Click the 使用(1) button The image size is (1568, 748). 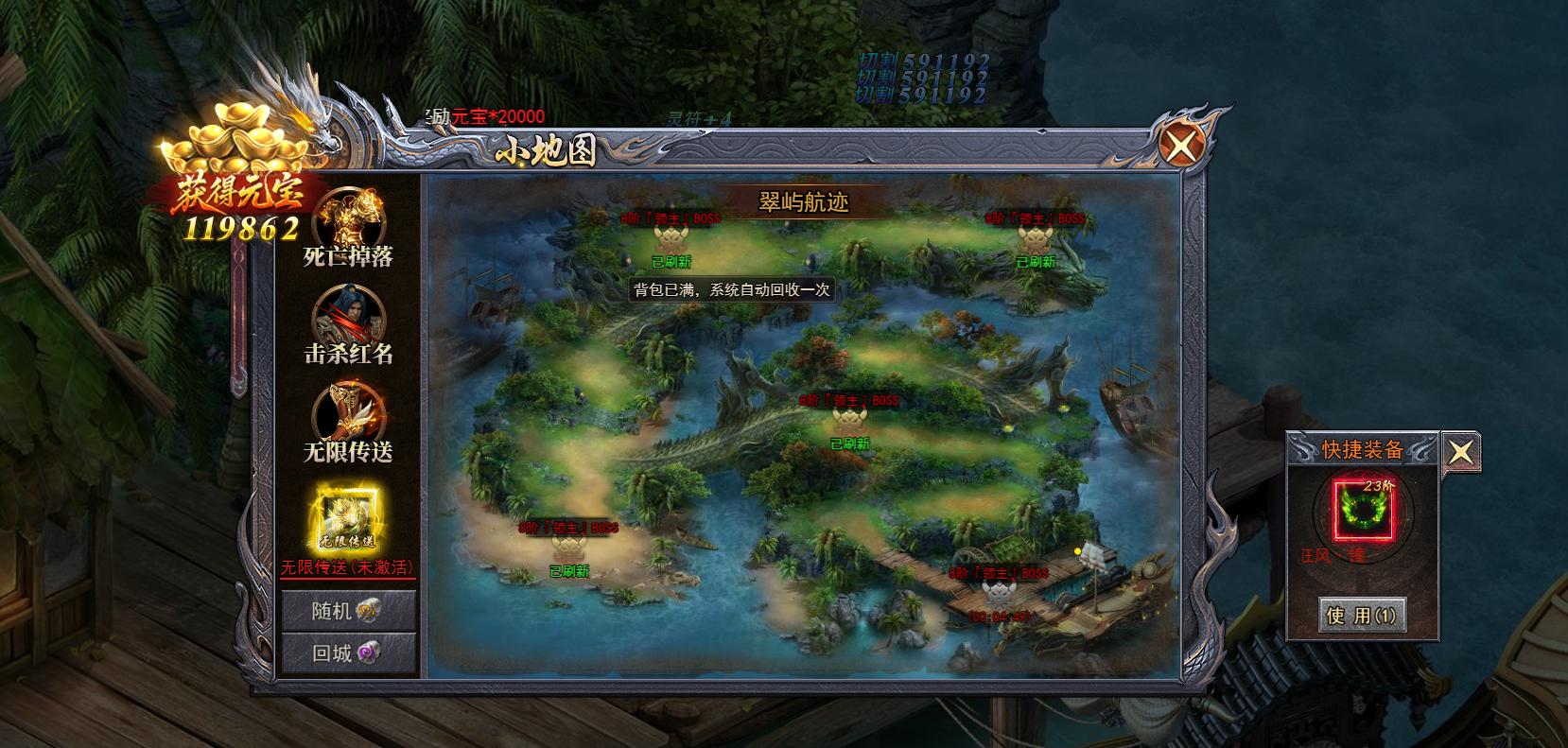click(x=1362, y=616)
